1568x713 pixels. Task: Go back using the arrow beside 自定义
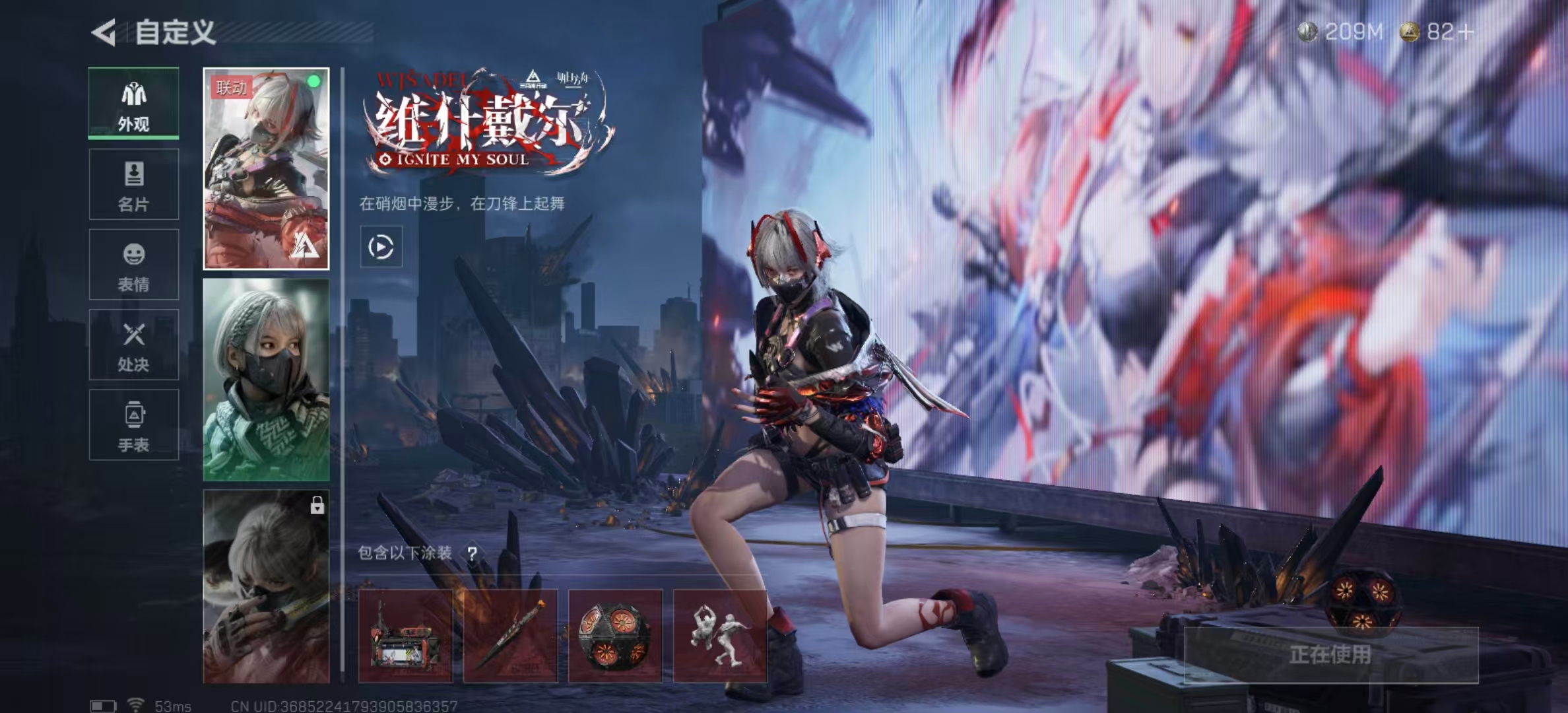pyautogui.click(x=104, y=32)
